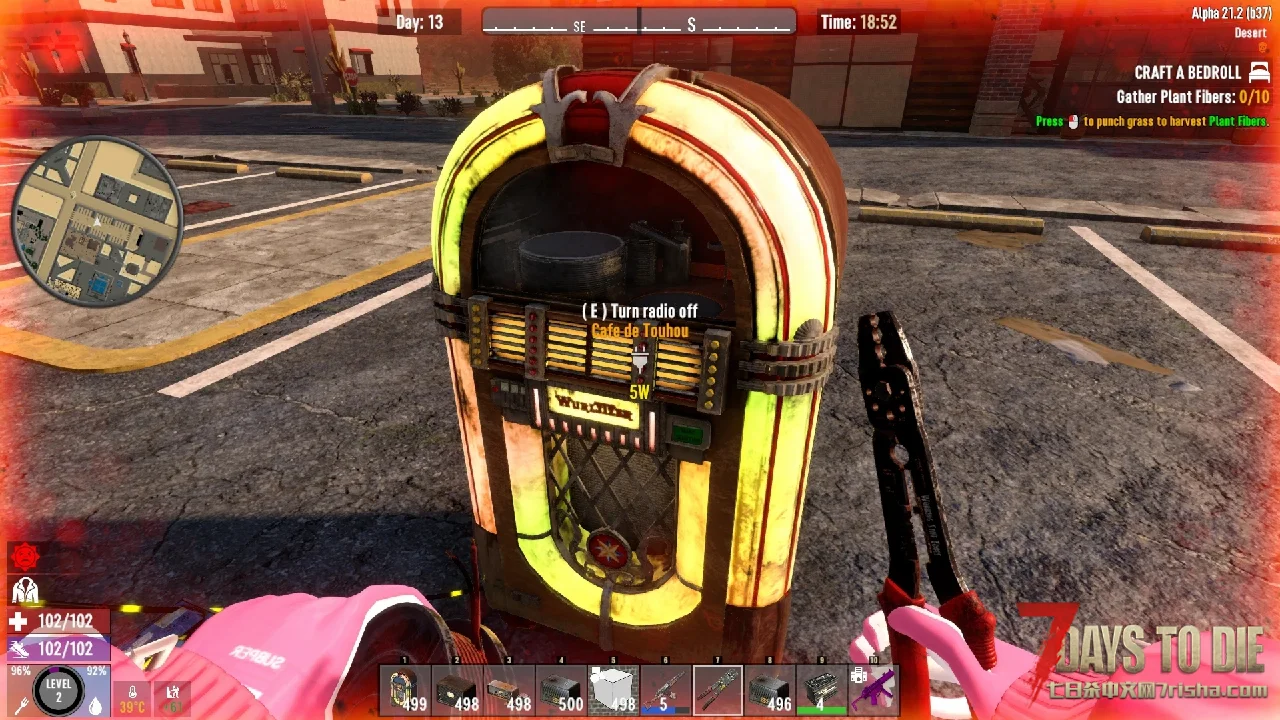The height and width of the screenshot is (720, 1280).
Task: Select the jukebox hotbar slot
Action: click(405, 691)
